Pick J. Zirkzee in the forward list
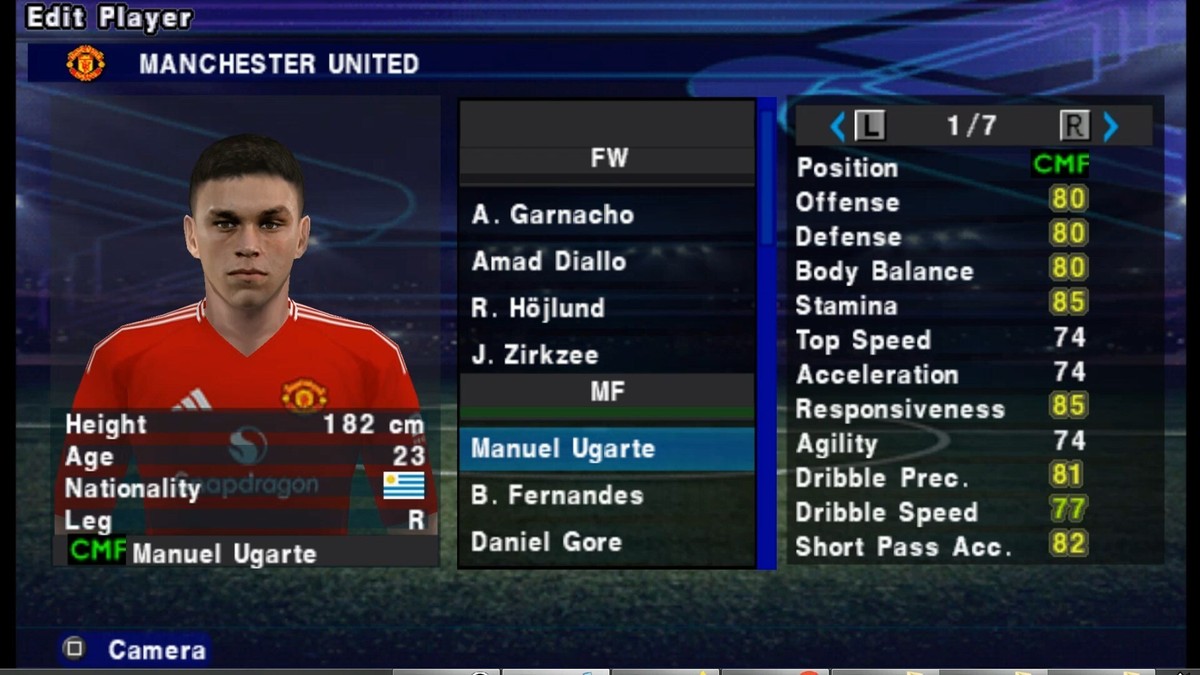 point(535,355)
